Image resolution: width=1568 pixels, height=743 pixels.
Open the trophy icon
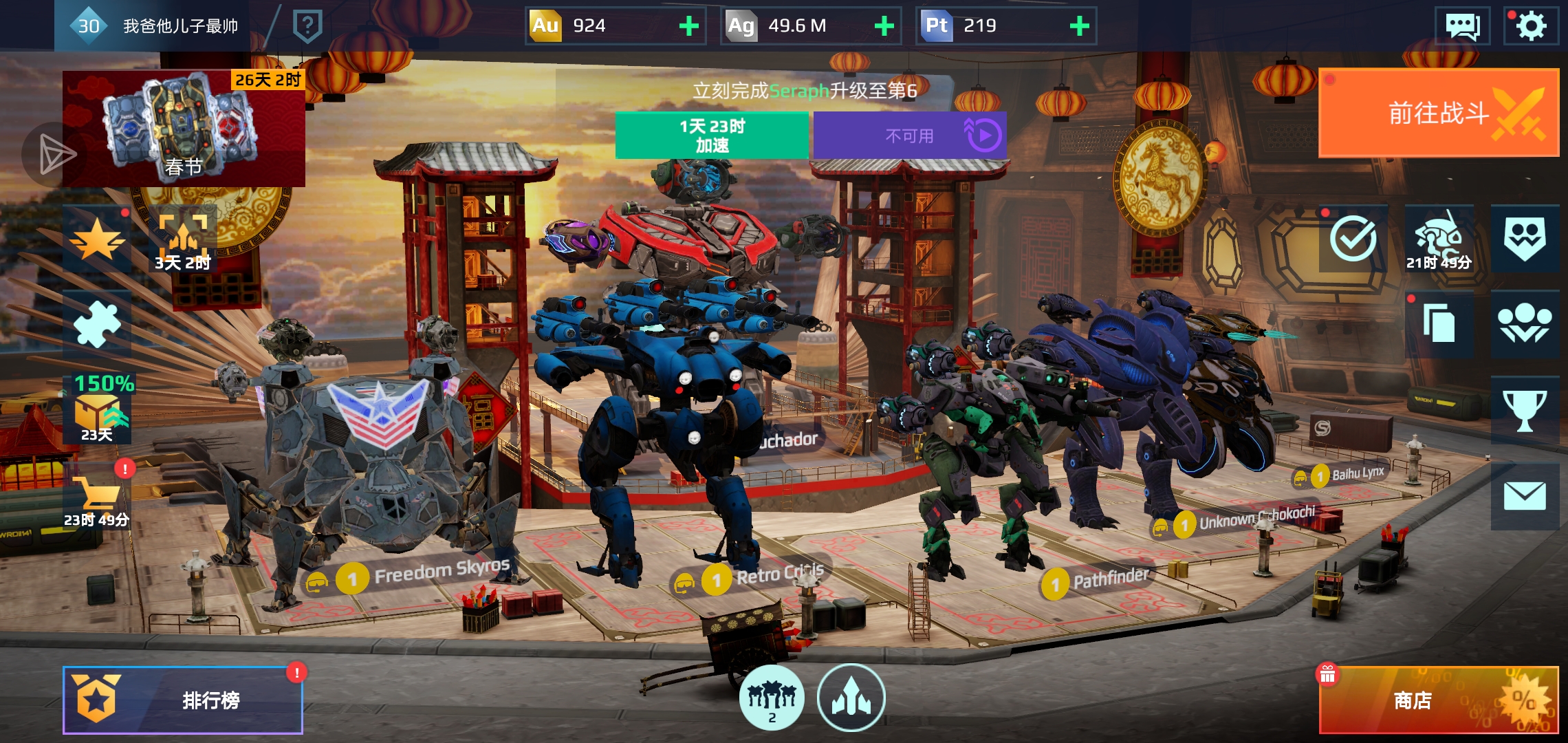(1524, 411)
